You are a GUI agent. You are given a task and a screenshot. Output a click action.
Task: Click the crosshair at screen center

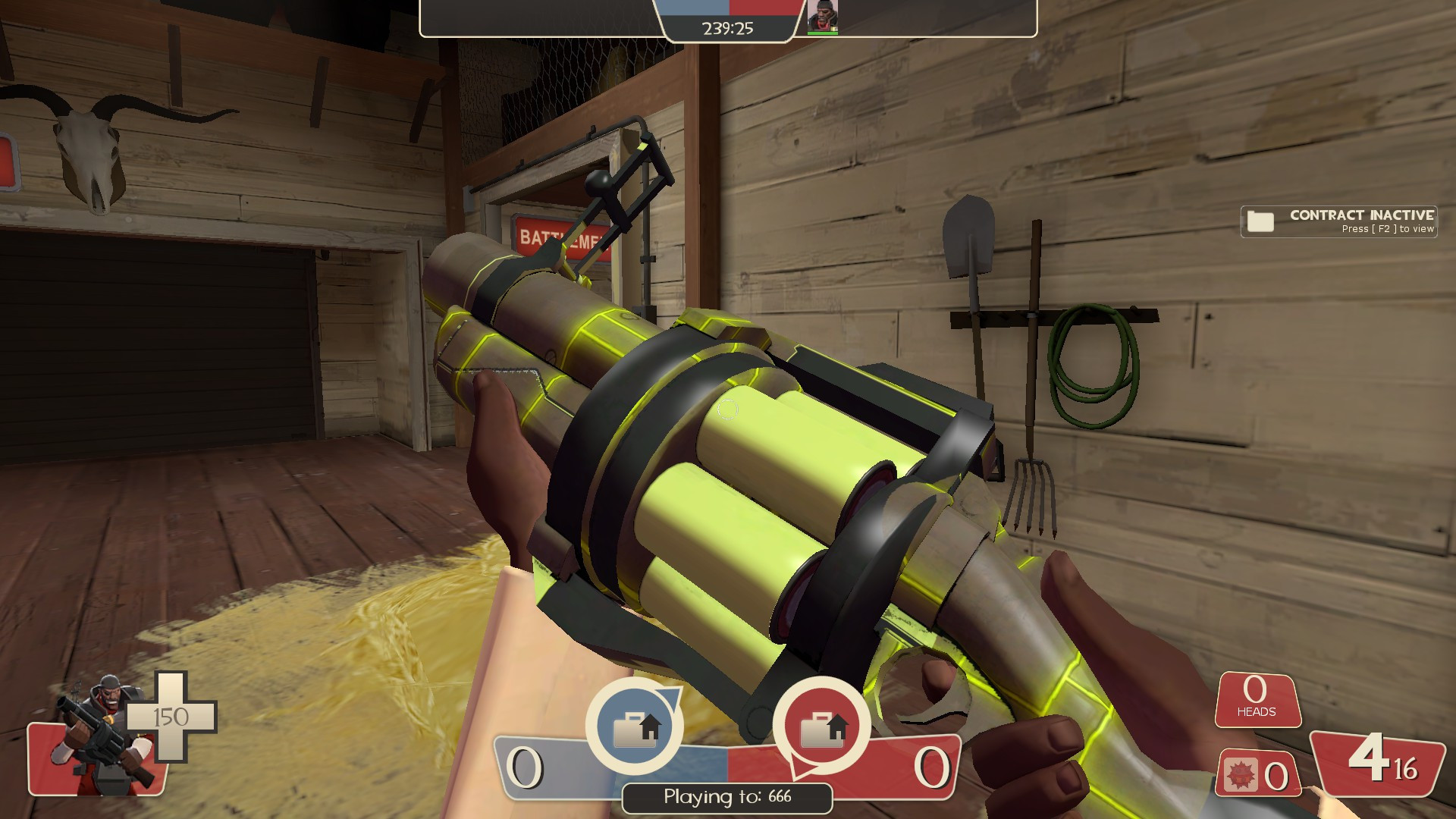(x=728, y=409)
